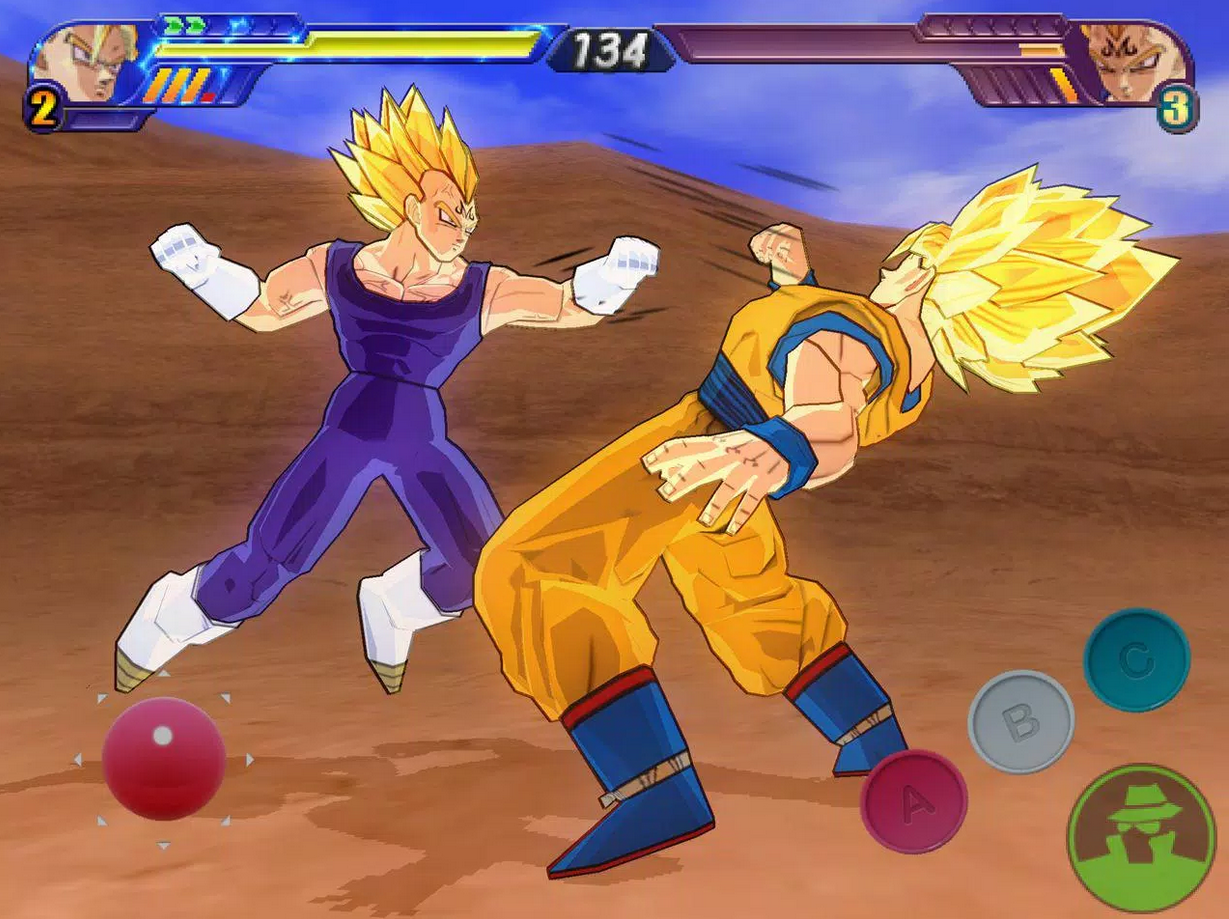Tap the red A attack button

(913, 801)
